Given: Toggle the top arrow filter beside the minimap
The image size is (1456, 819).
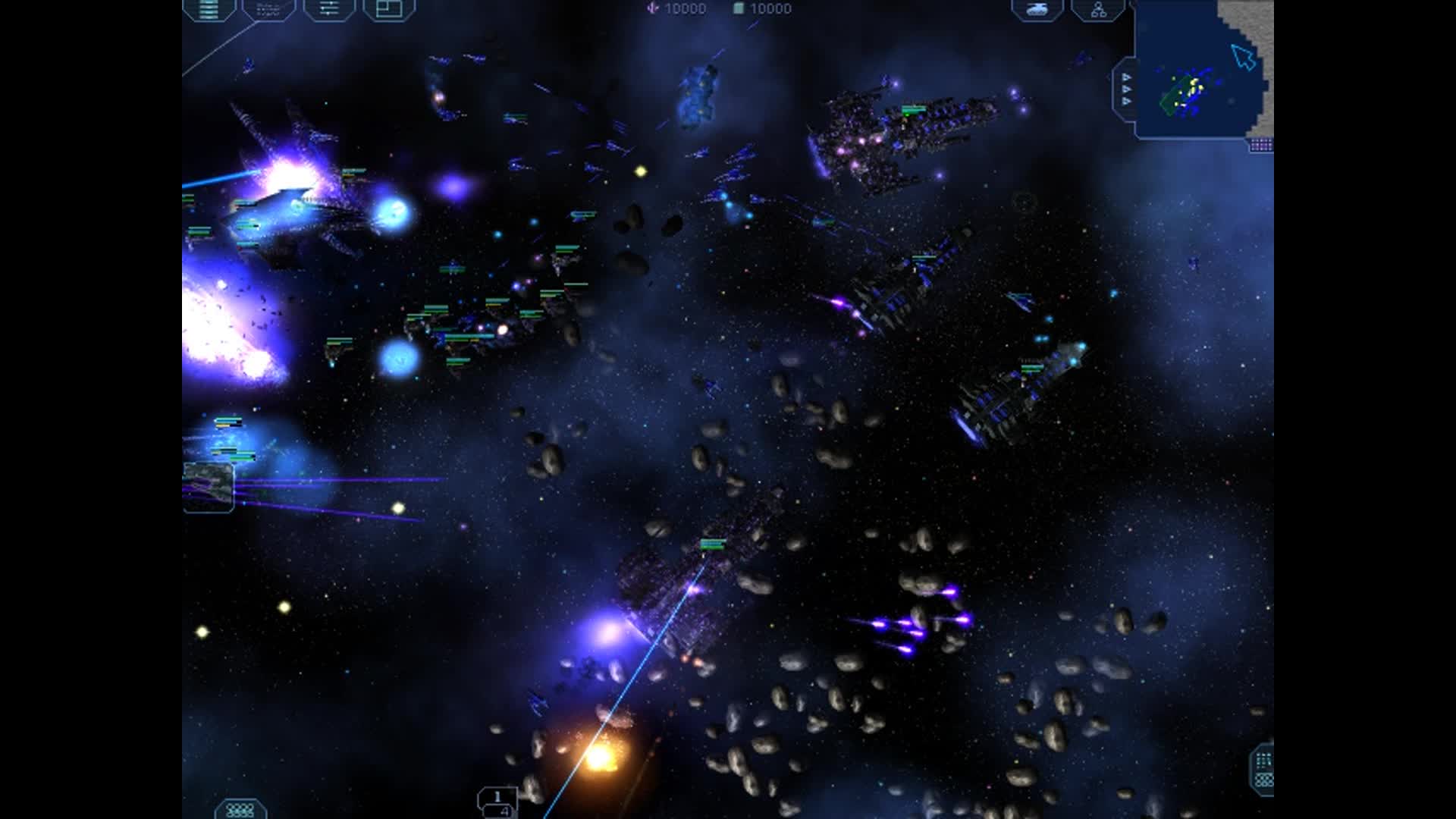Looking at the screenshot, I should [x=1126, y=76].
